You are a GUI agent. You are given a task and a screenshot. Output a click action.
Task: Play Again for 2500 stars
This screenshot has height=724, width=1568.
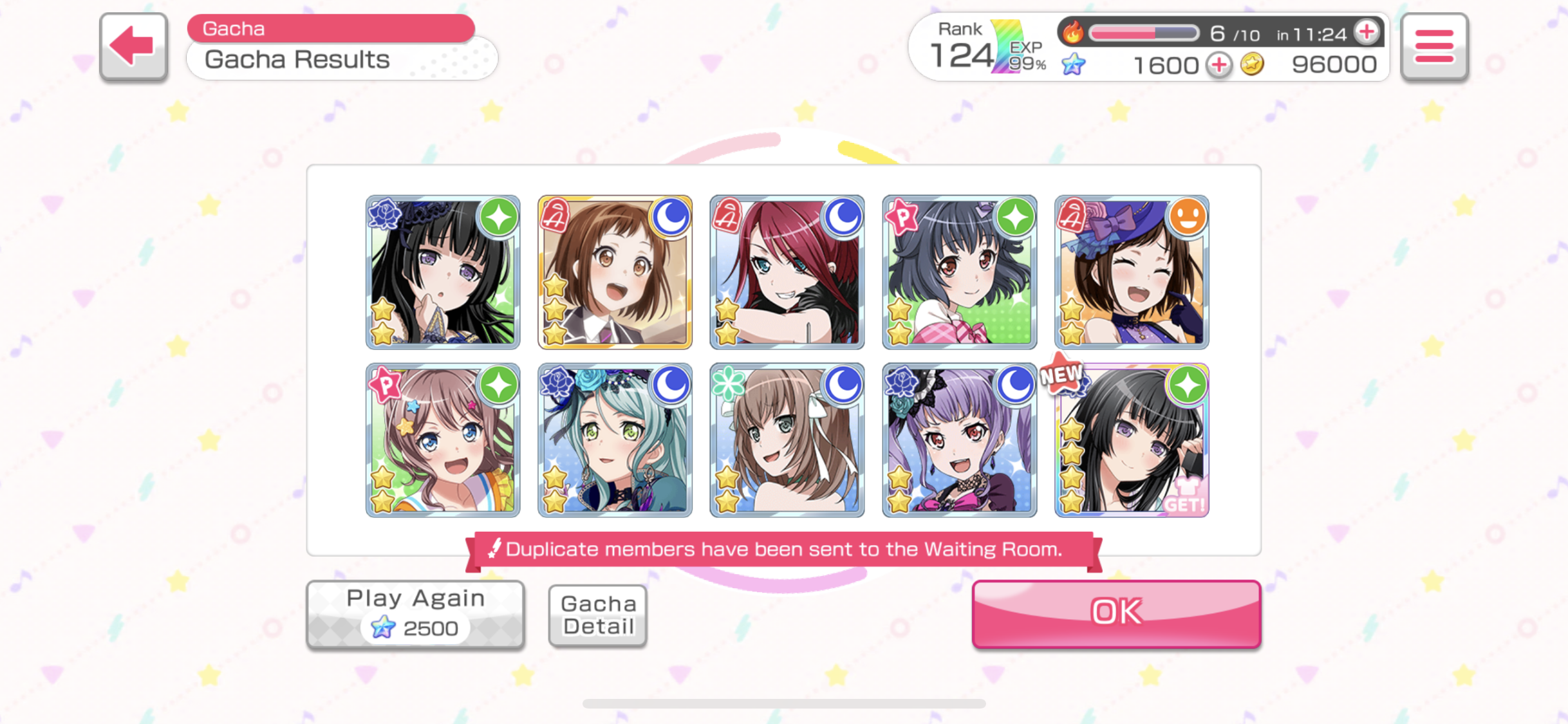pyautogui.click(x=415, y=615)
